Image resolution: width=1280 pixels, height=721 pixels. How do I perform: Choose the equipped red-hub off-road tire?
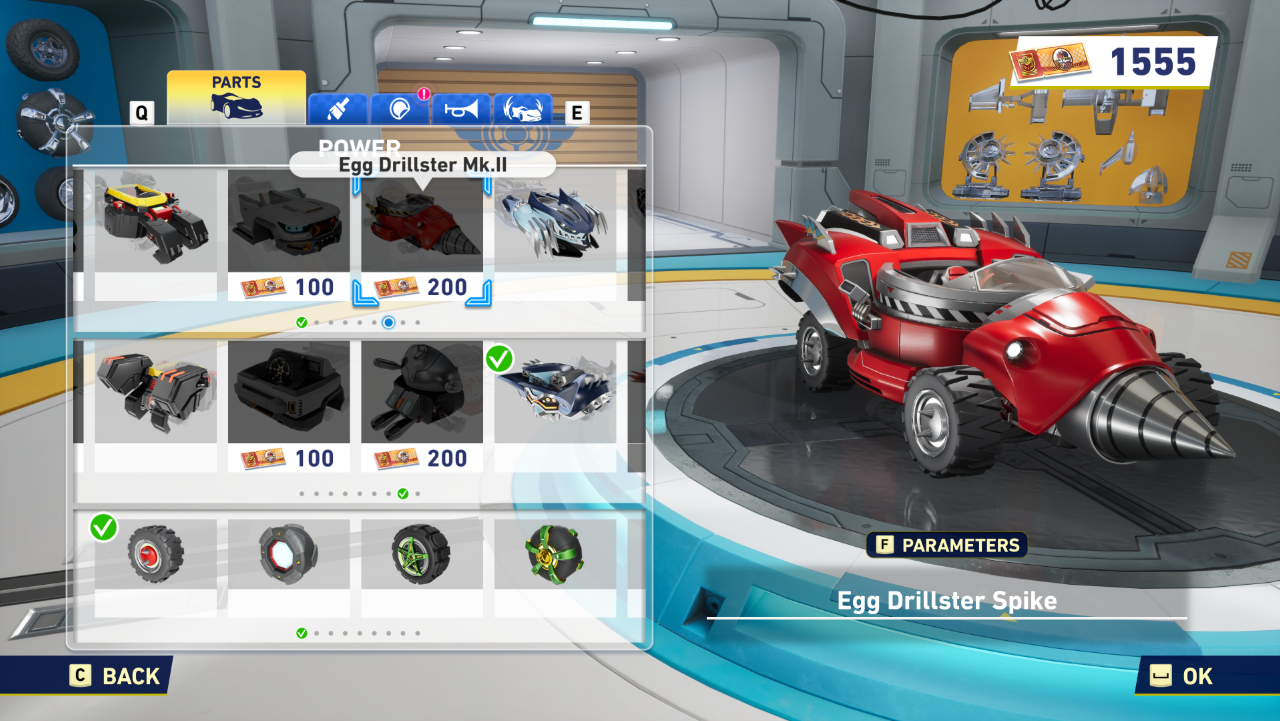tap(155, 553)
